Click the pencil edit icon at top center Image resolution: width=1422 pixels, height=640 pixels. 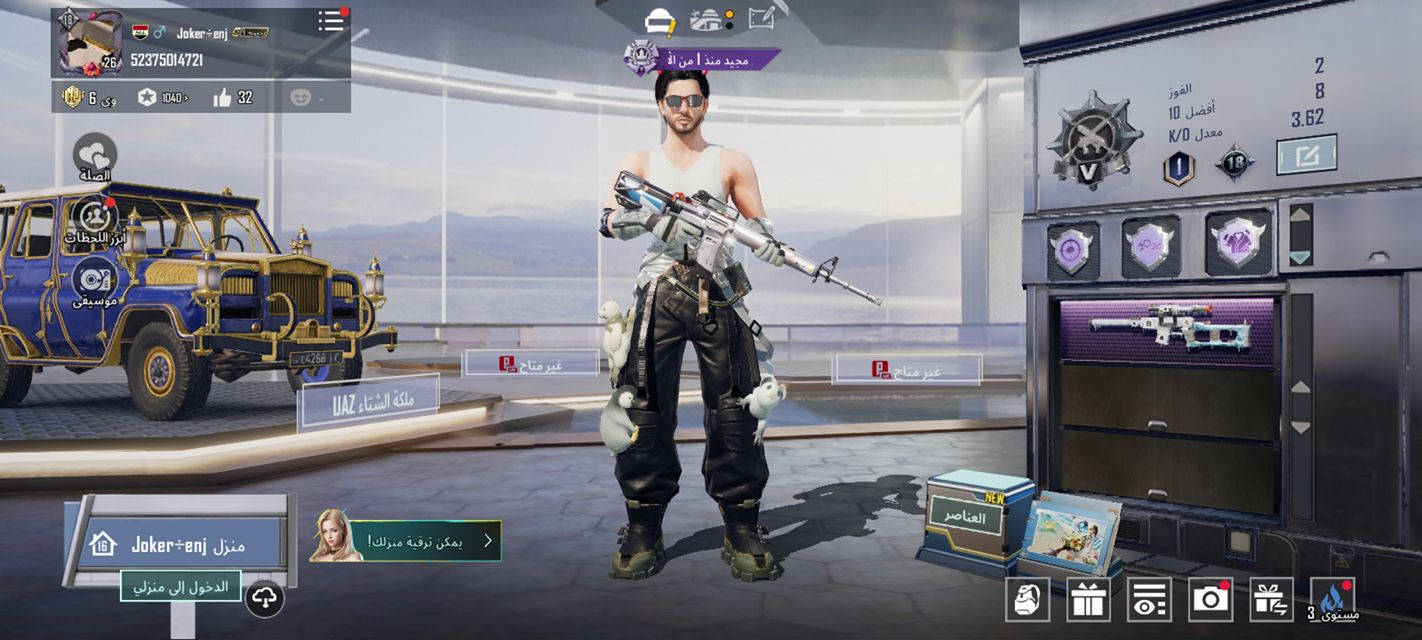(x=761, y=18)
